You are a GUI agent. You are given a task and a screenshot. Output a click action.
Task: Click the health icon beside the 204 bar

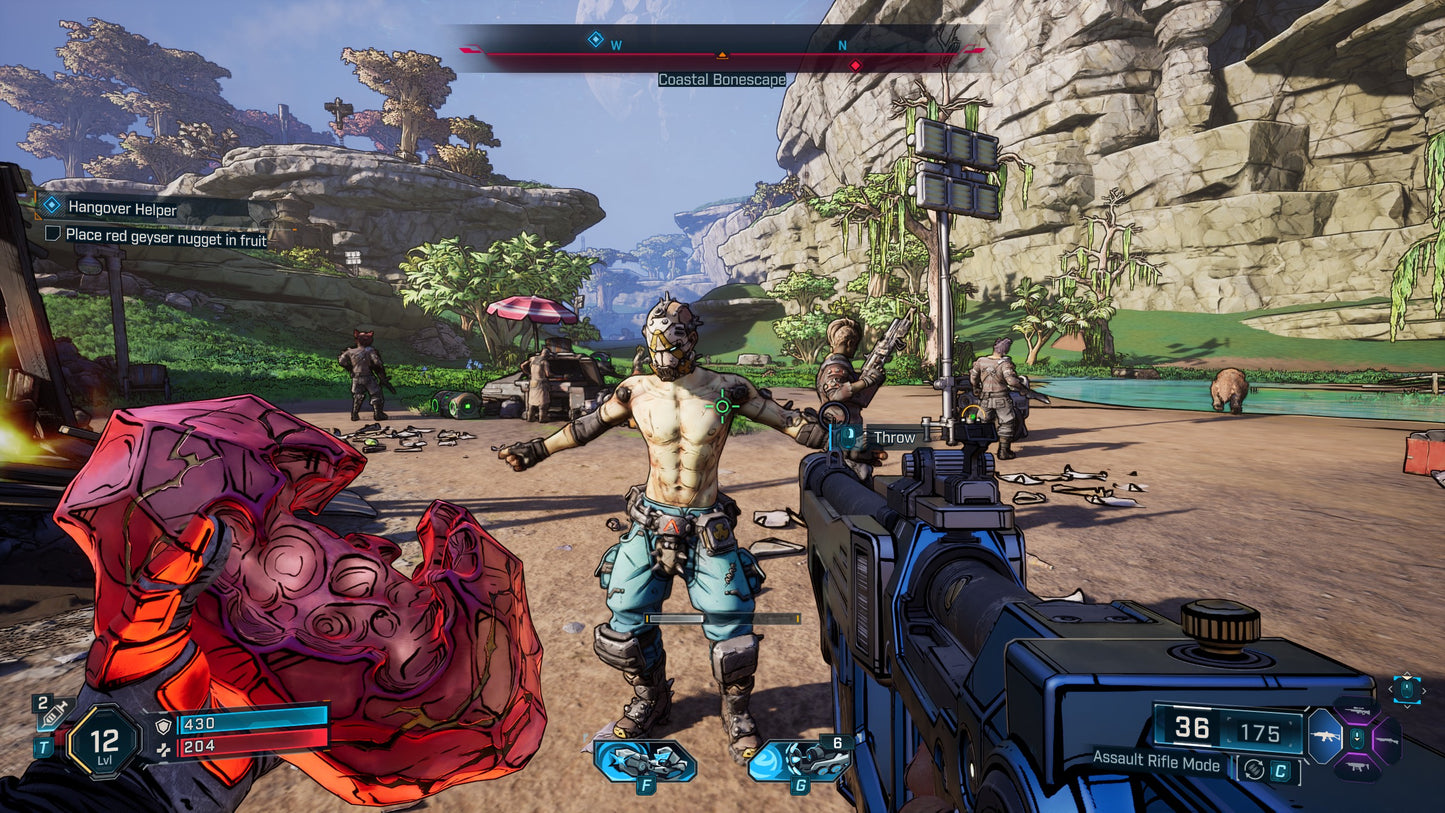pos(165,749)
